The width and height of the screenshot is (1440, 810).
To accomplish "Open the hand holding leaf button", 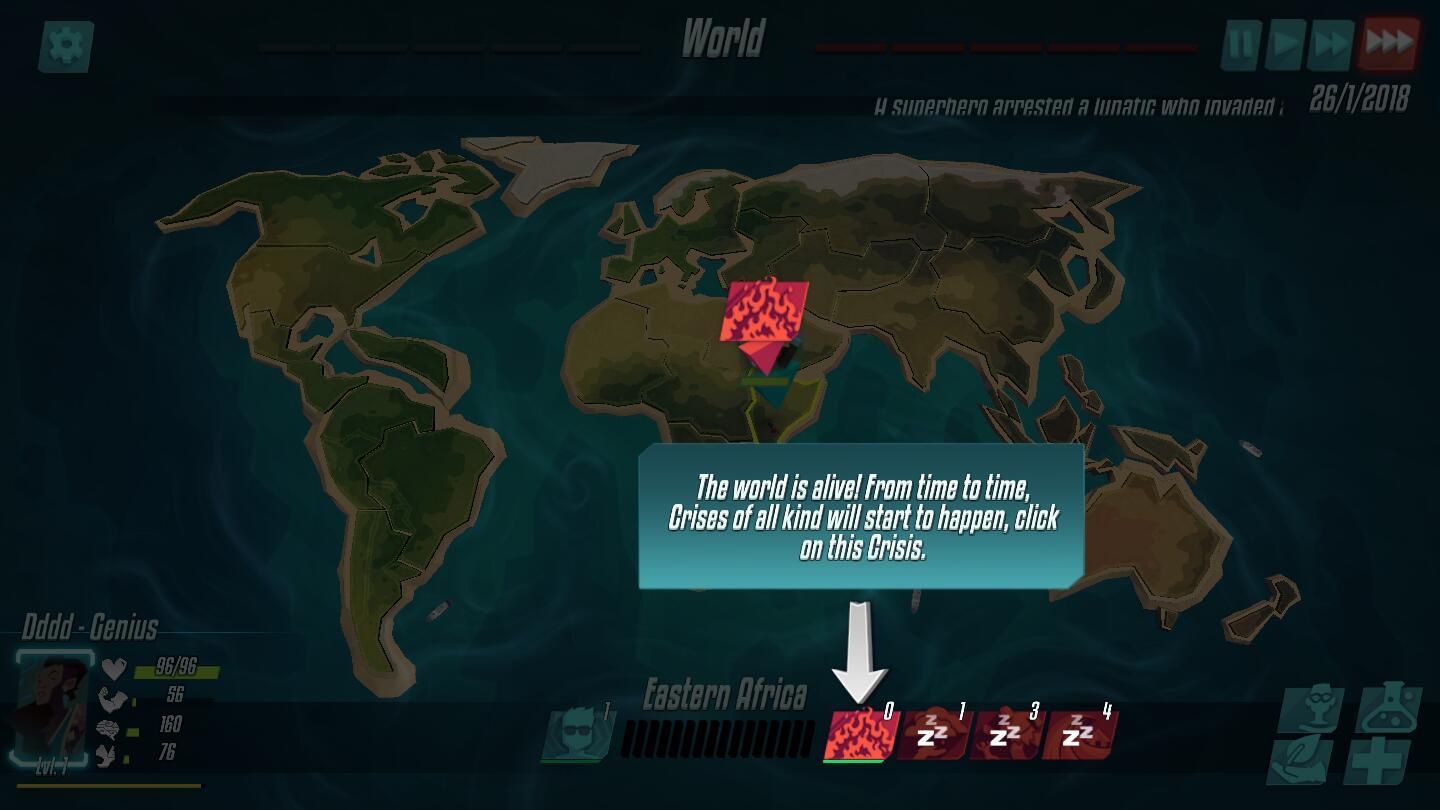I will pos(1301,760).
